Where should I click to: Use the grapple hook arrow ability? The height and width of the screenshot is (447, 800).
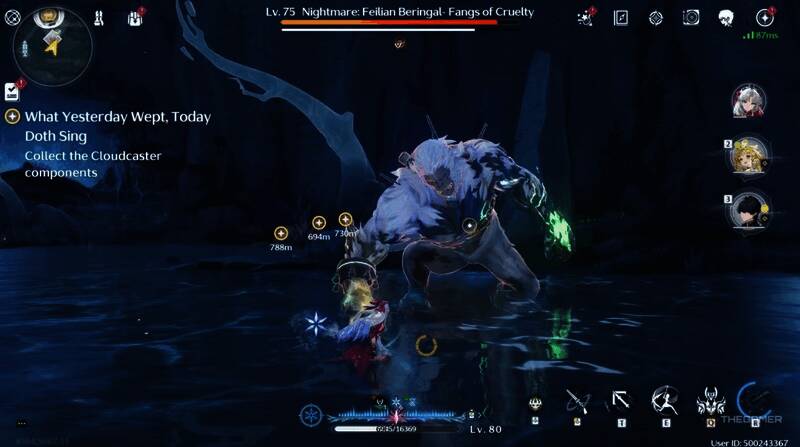pos(621,402)
